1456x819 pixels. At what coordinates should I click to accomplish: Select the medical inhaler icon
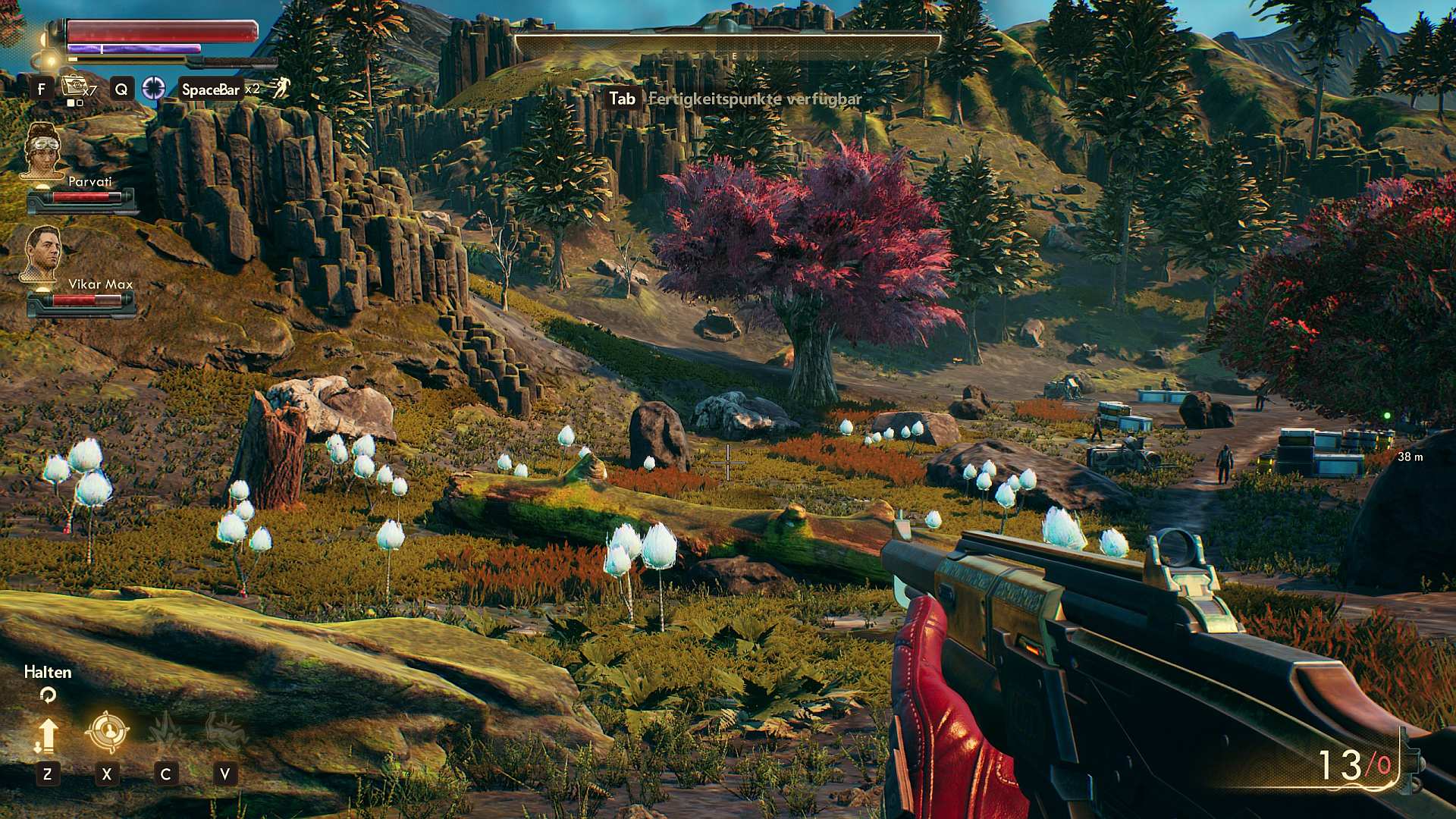76,87
